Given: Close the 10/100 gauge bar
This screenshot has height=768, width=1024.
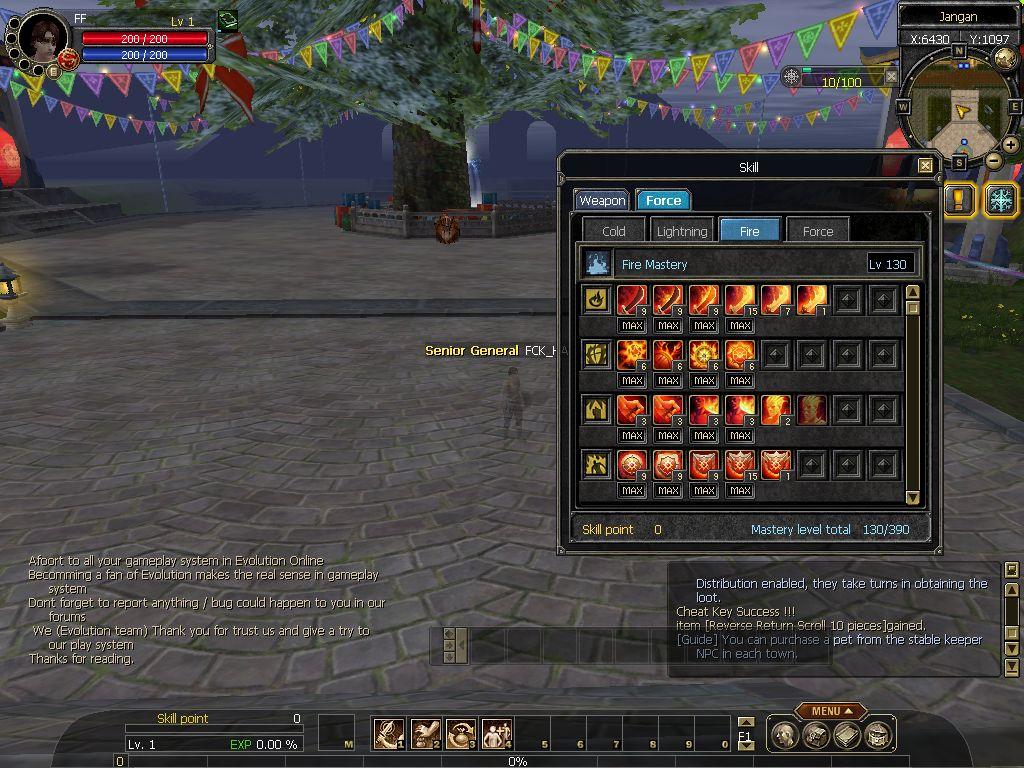Looking at the screenshot, I should [891, 76].
